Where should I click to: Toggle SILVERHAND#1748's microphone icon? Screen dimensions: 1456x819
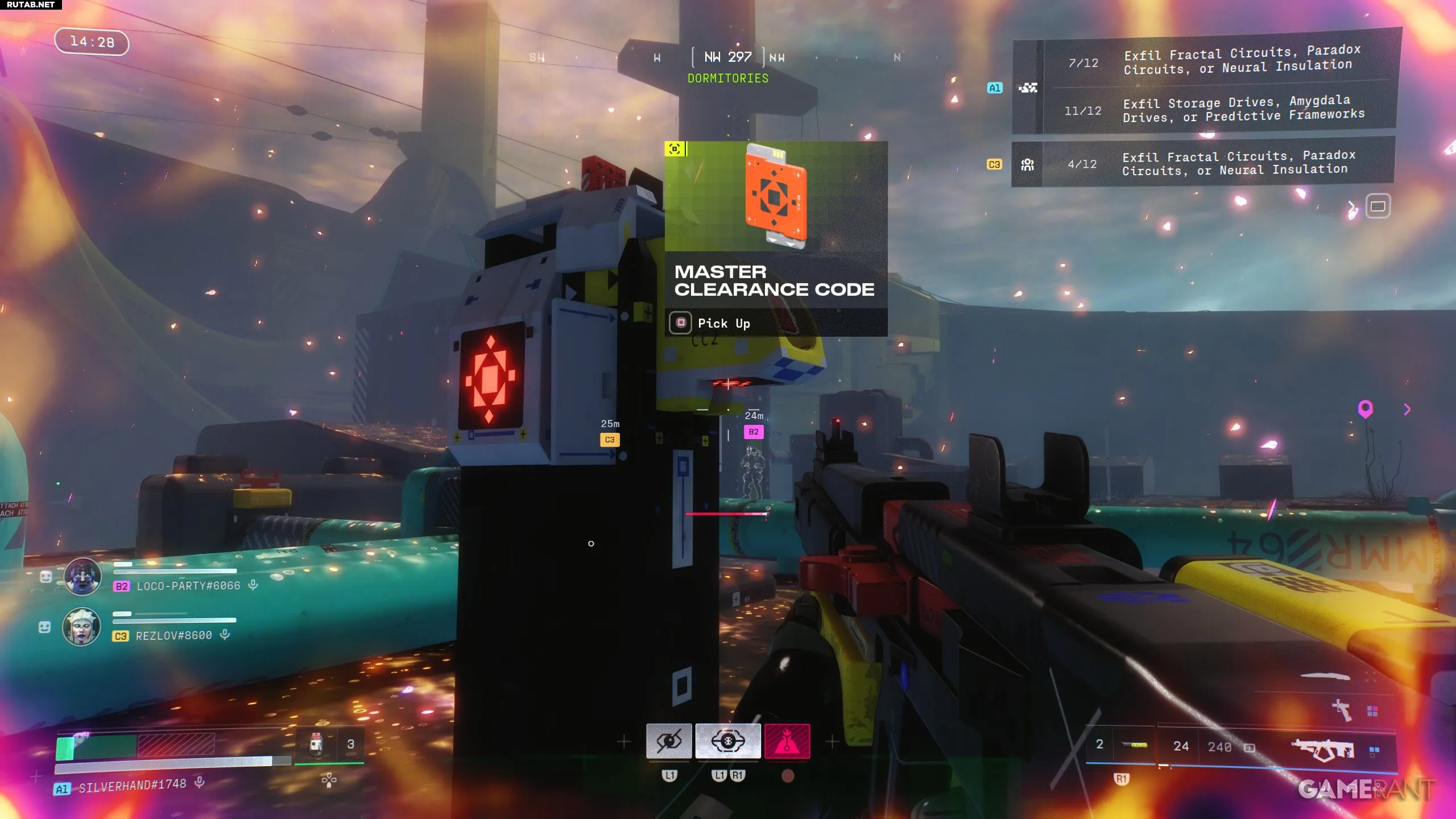[199, 783]
